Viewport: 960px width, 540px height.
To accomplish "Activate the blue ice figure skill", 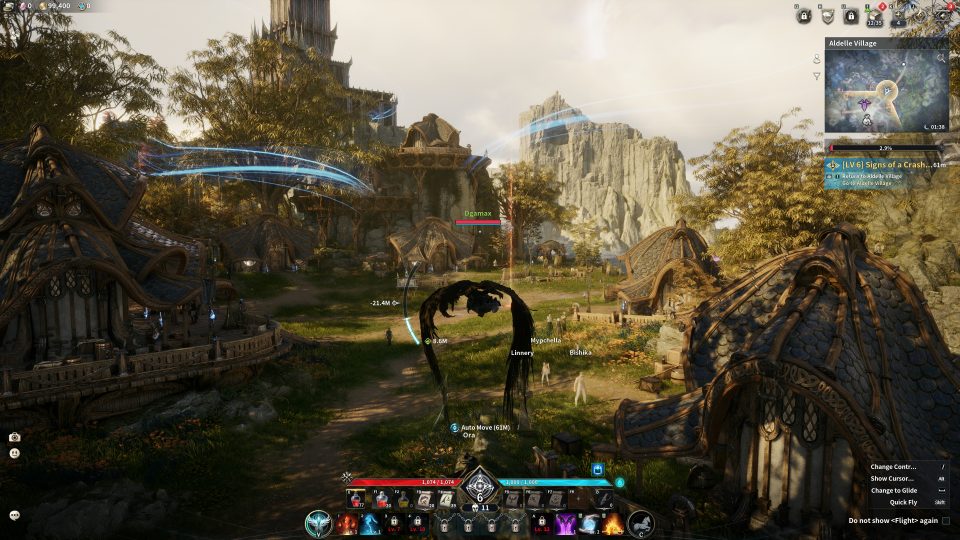I will point(370,523).
